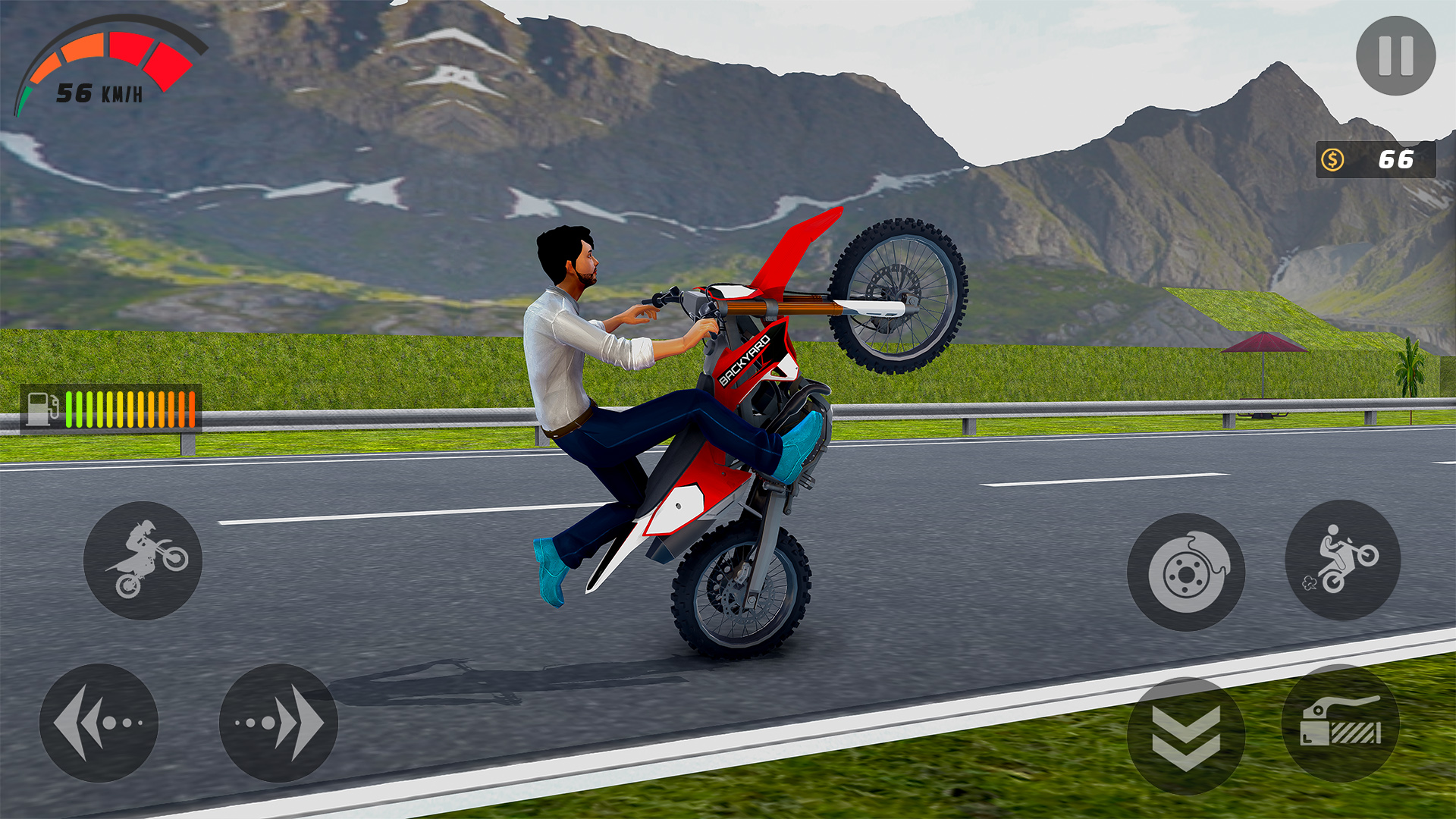This screenshot has height=819, width=1456.
Task: Tap the stunt bike jump icon
Action: (142, 560)
